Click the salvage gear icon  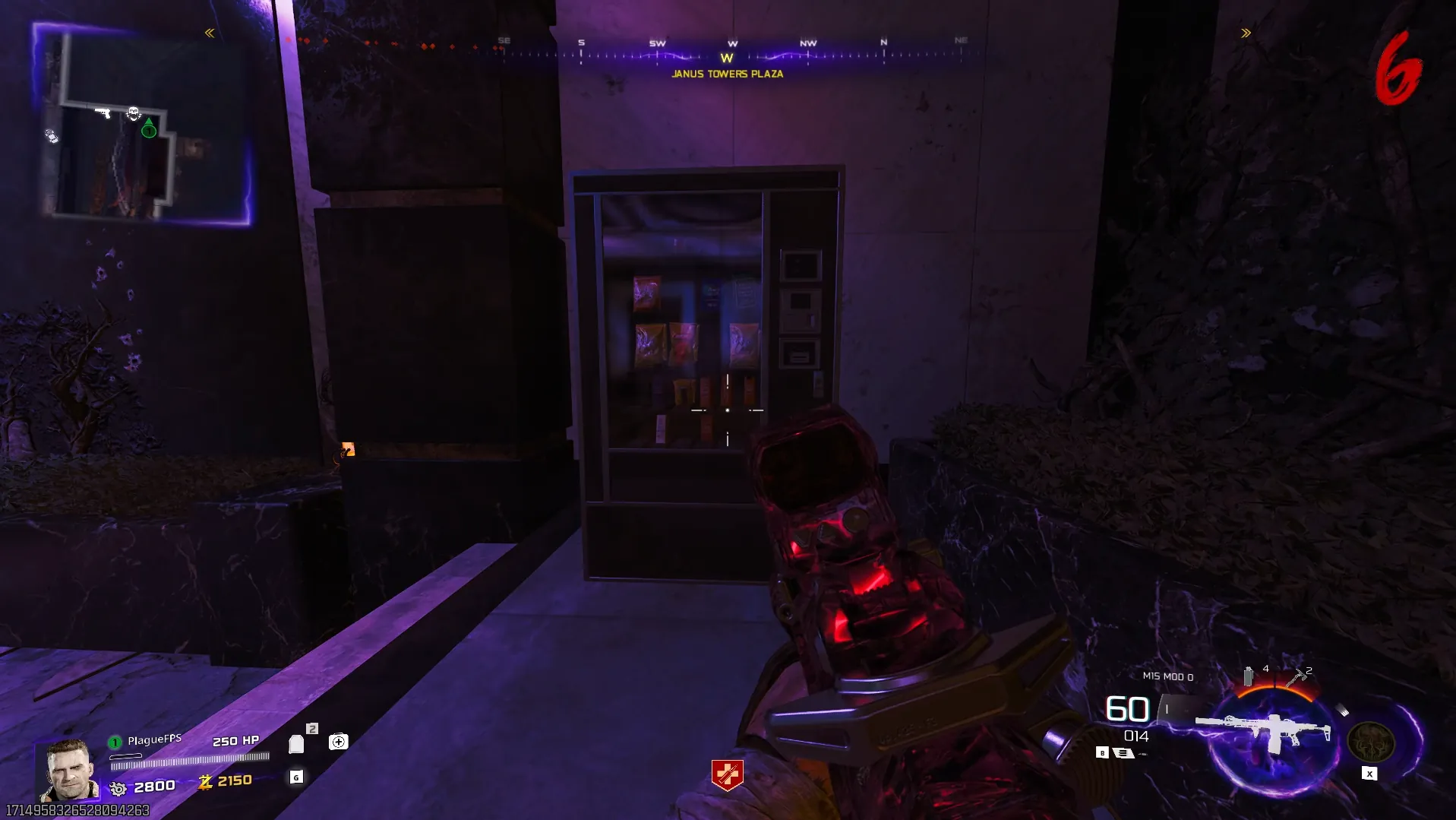[118, 788]
